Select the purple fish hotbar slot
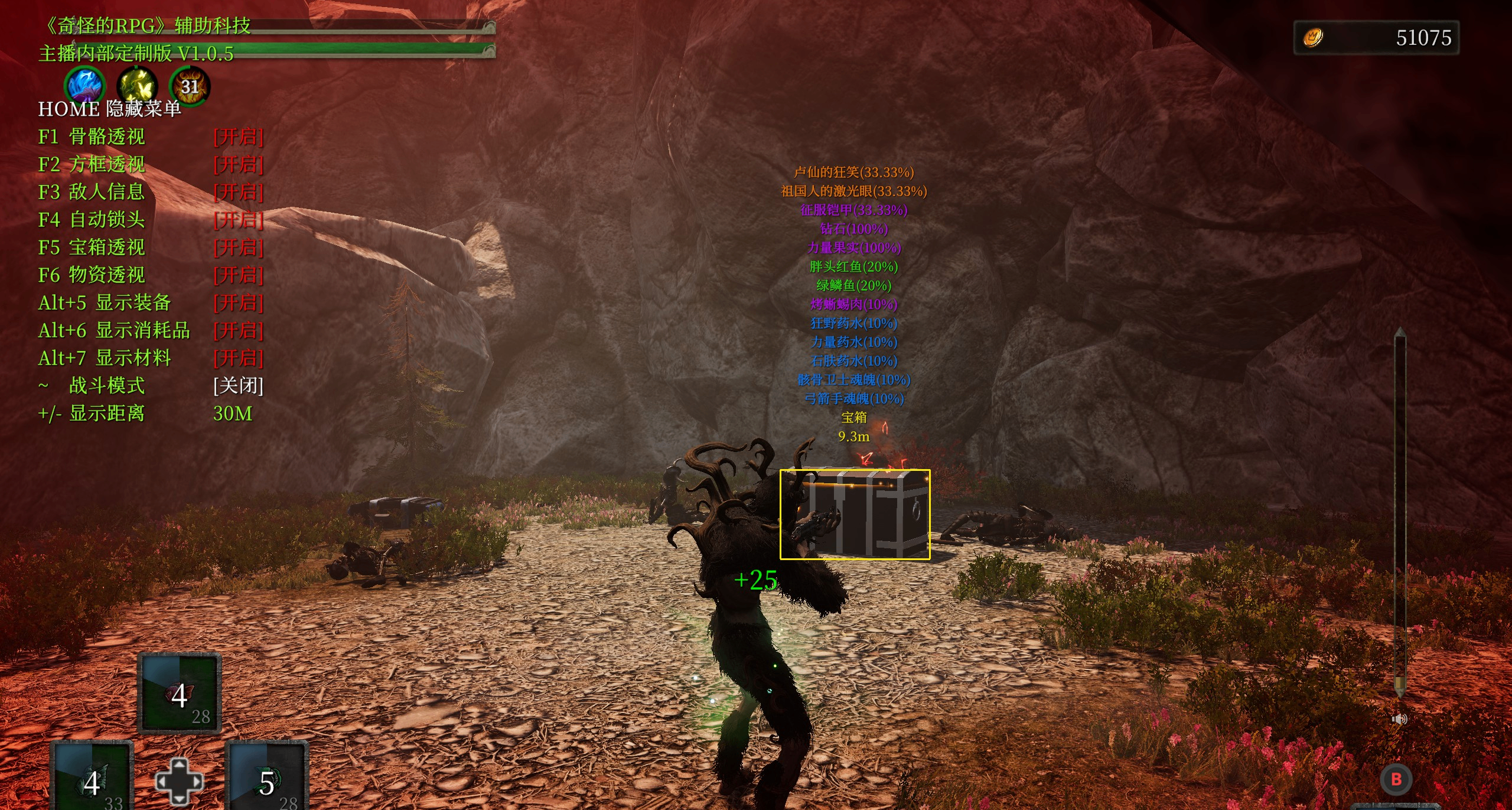 pos(179,694)
